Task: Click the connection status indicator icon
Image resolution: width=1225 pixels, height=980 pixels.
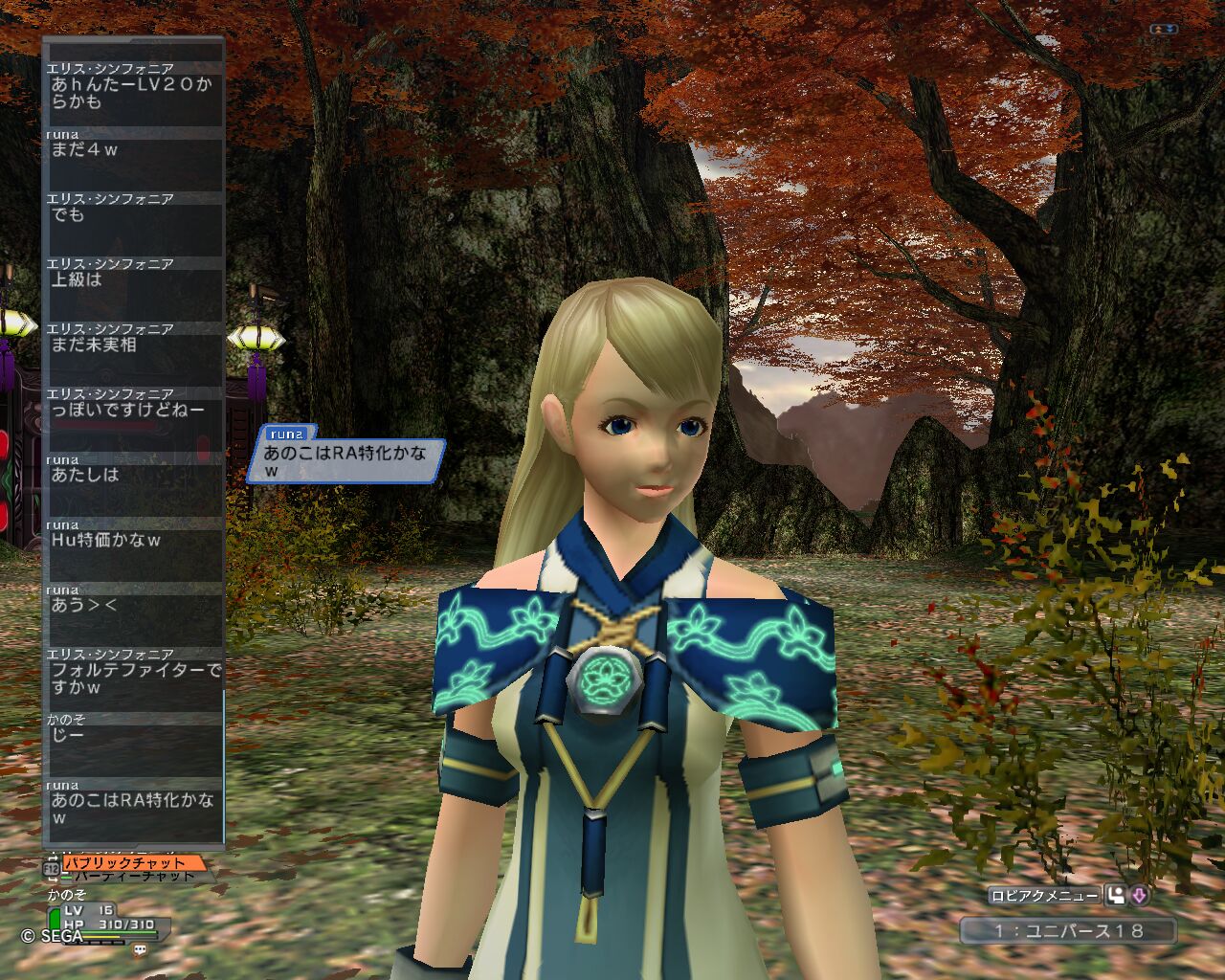Action: (1164, 30)
